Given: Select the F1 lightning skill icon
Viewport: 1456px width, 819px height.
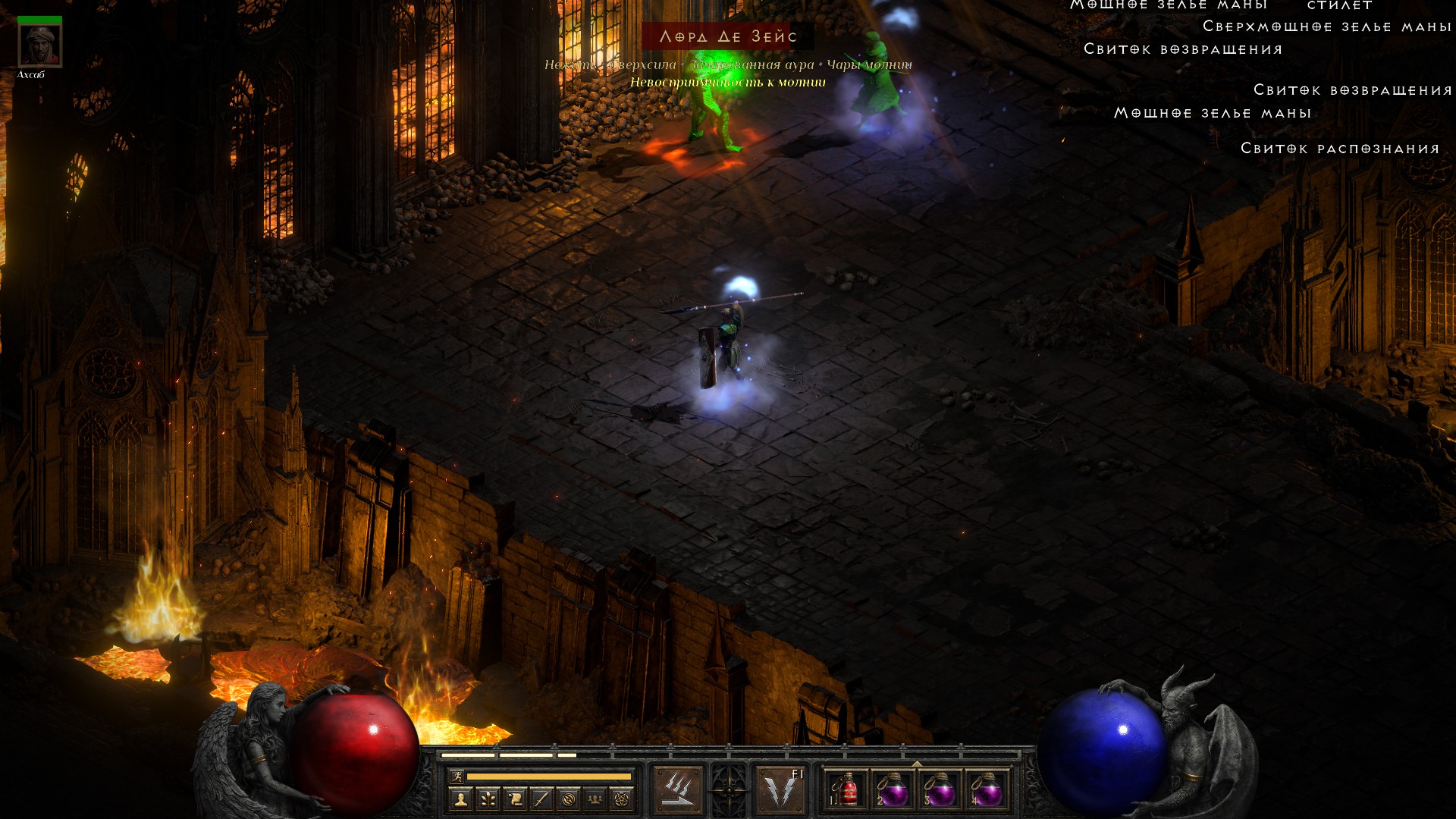Looking at the screenshot, I should pos(781,790).
